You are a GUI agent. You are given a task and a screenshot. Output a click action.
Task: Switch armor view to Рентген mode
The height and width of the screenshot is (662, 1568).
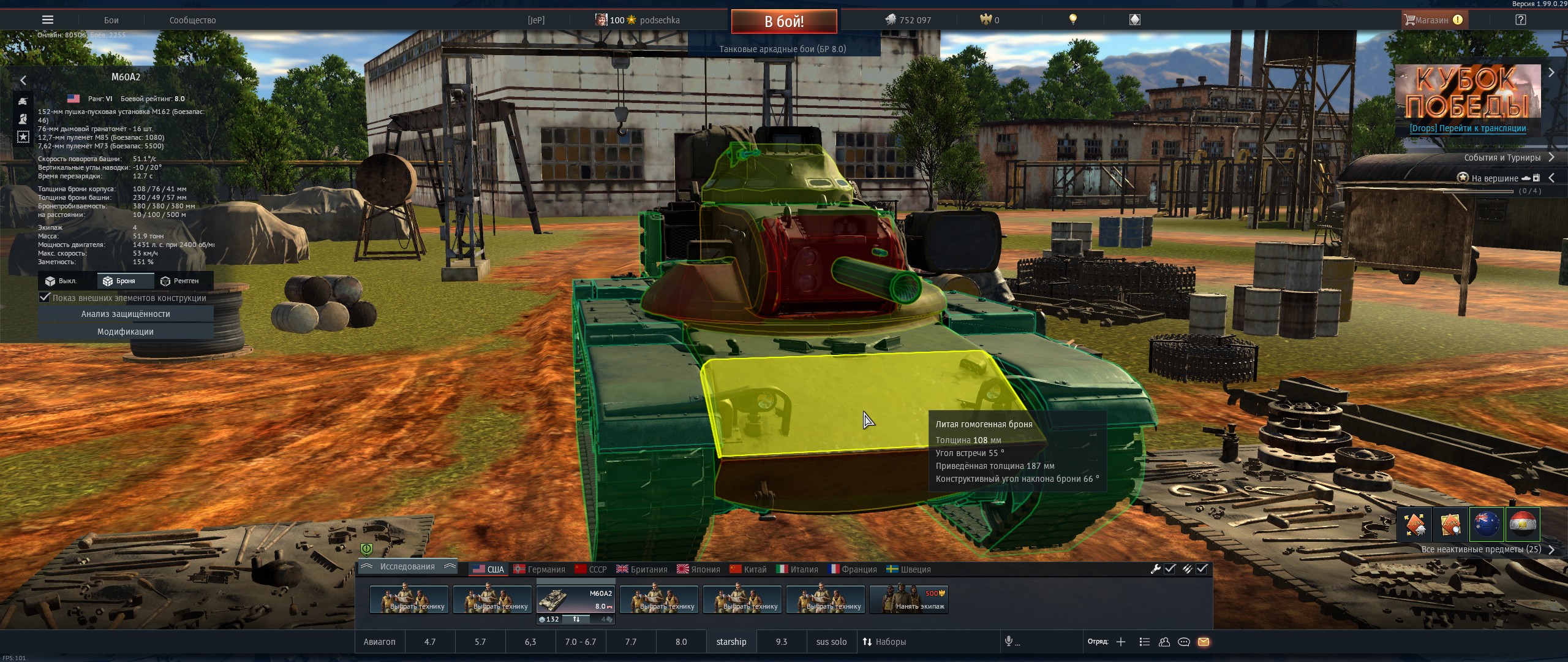click(x=180, y=281)
